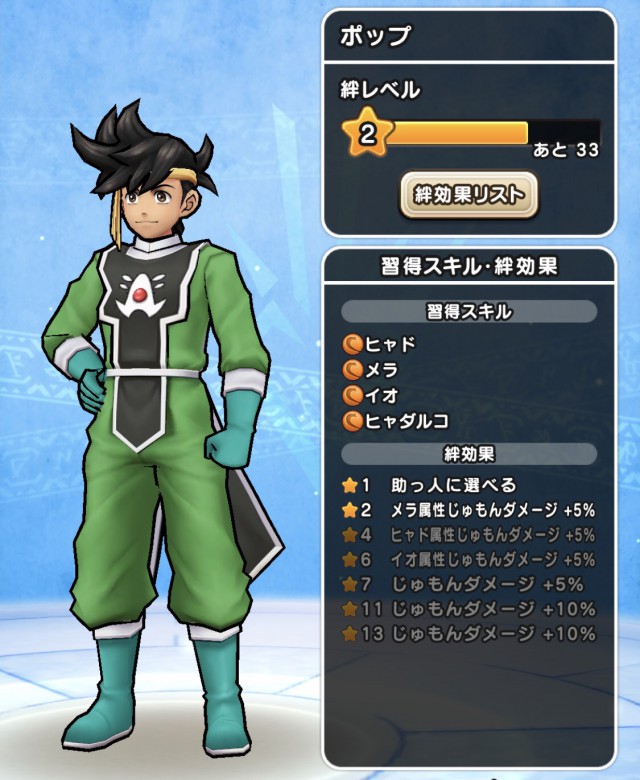Viewport: 640px width, 780px height.
Task: Open the 絆効果リスト button
Action: coord(469,195)
